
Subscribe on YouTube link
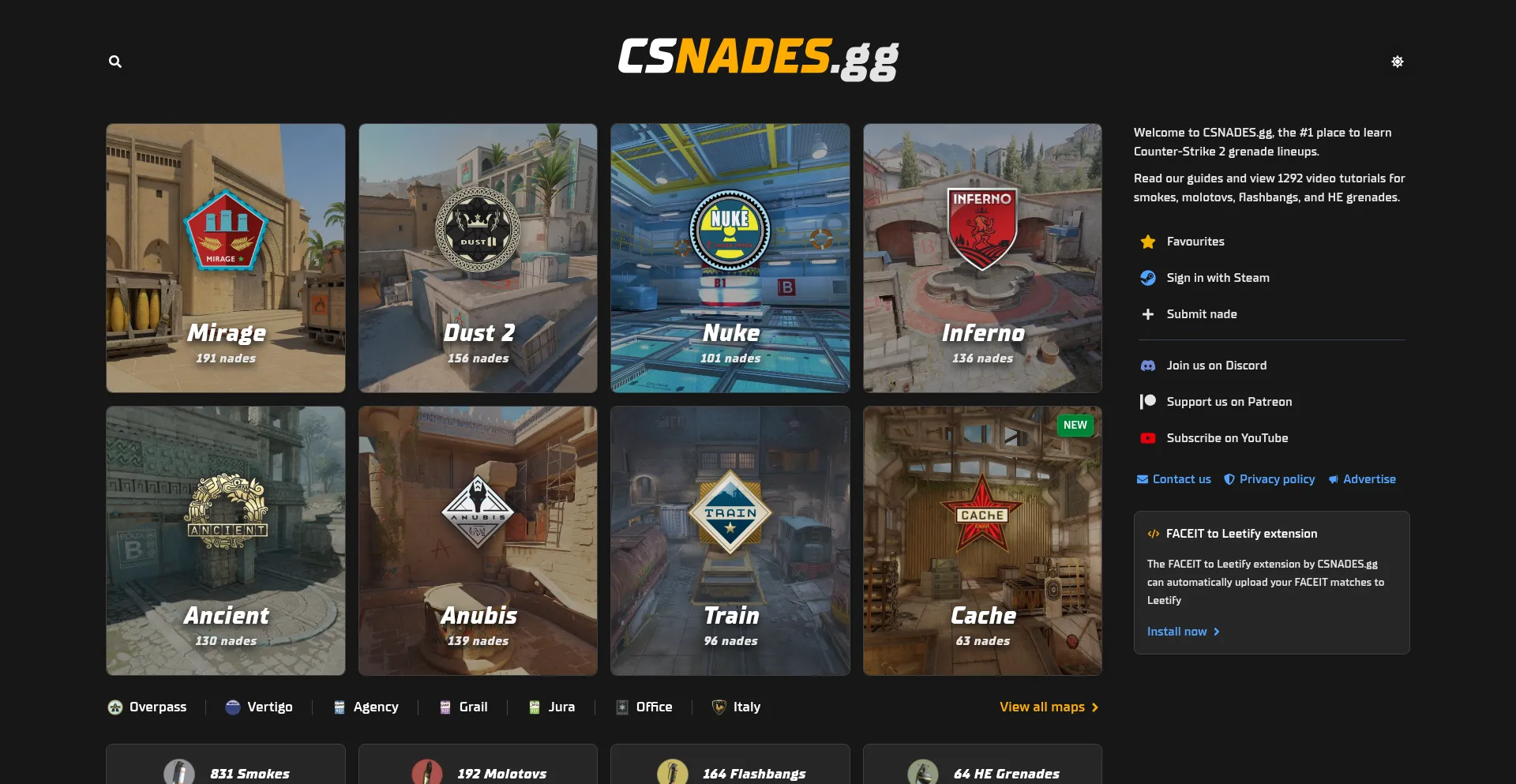coord(1226,438)
